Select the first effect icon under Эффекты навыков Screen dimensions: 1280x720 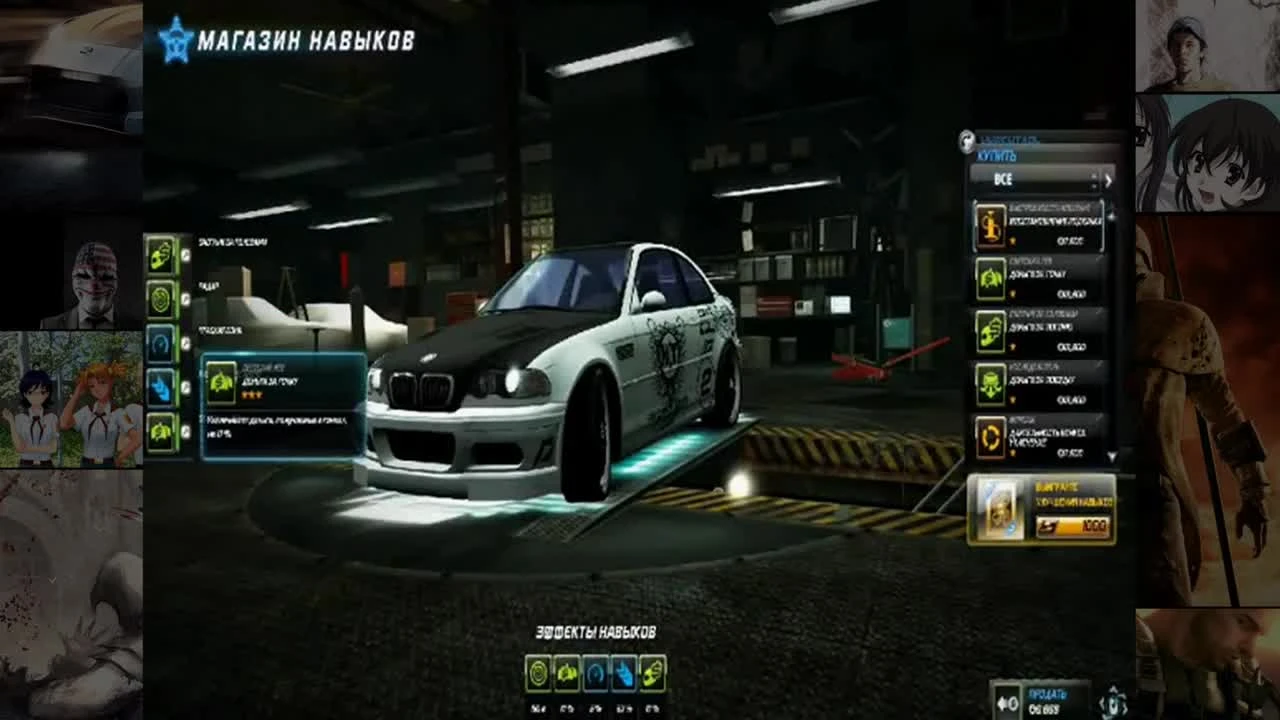pyautogui.click(x=540, y=672)
